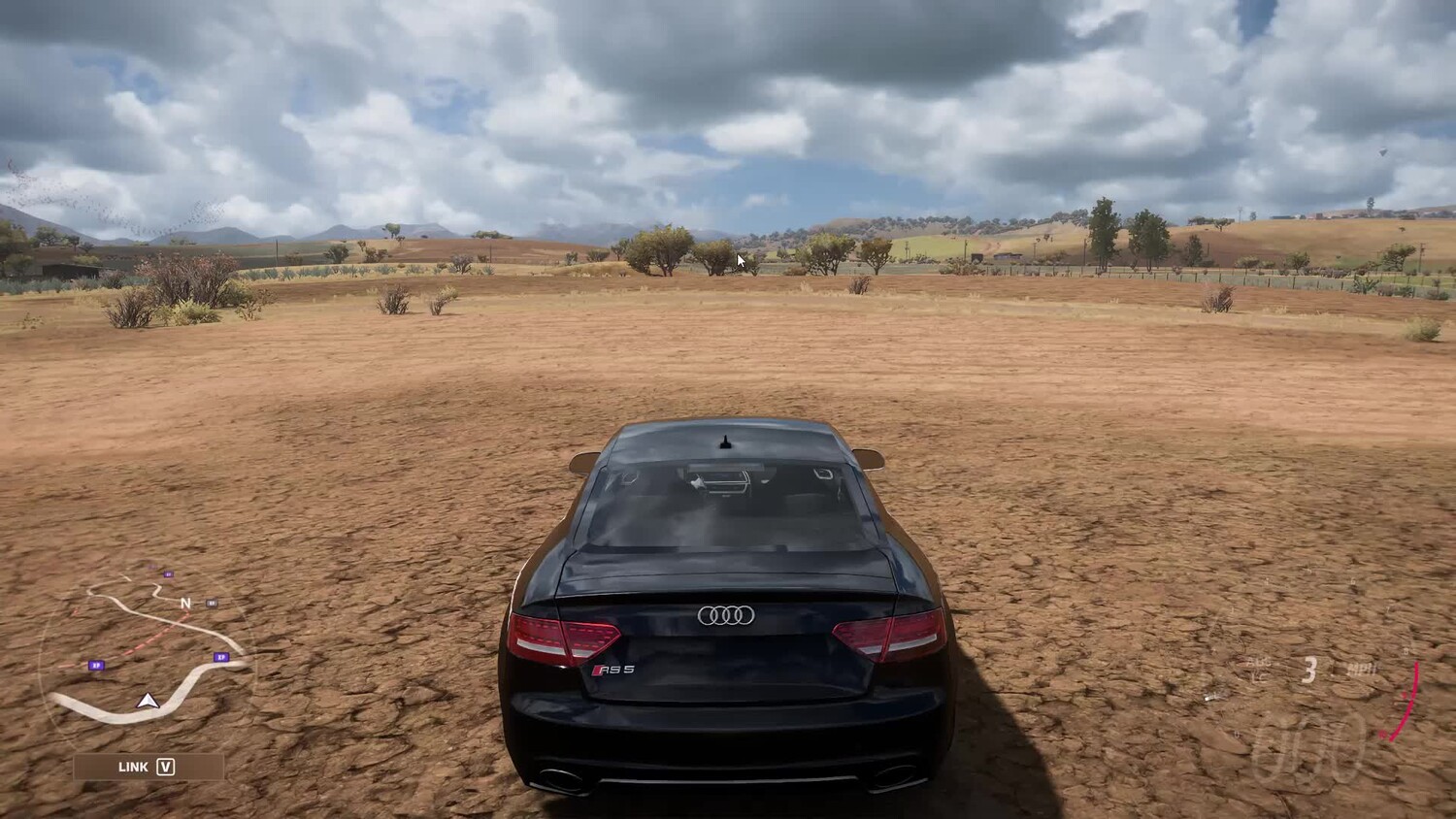
Task: Toggle the ABS indicator in the HUD
Action: click(1259, 661)
